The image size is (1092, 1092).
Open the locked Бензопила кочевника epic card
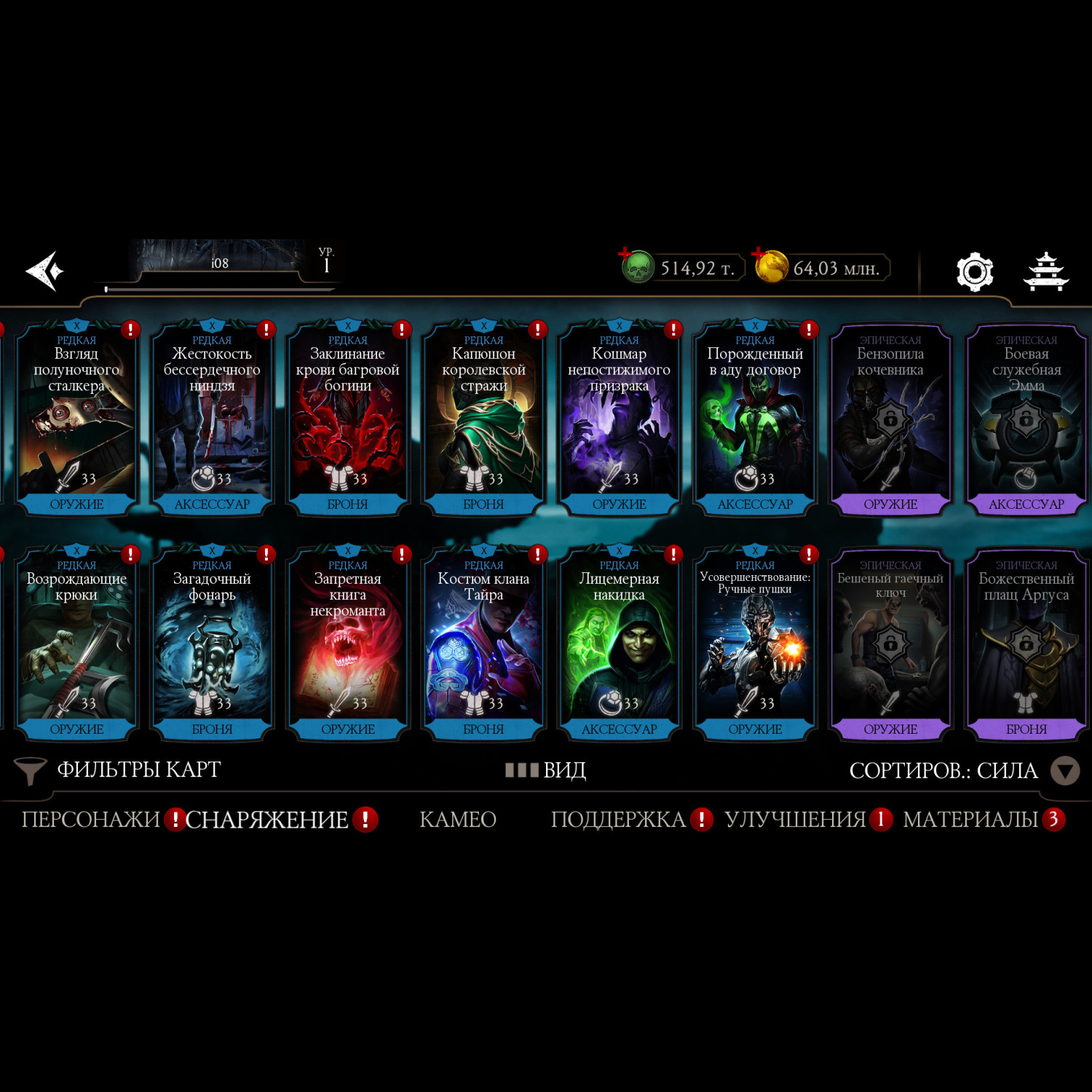coord(890,419)
